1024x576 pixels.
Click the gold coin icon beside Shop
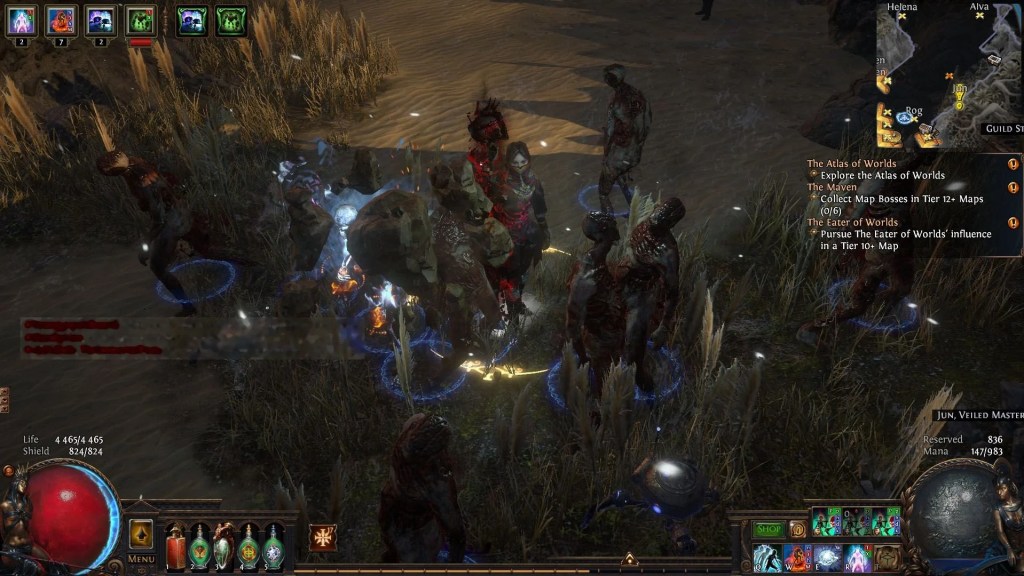pyautogui.click(x=797, y=528)
